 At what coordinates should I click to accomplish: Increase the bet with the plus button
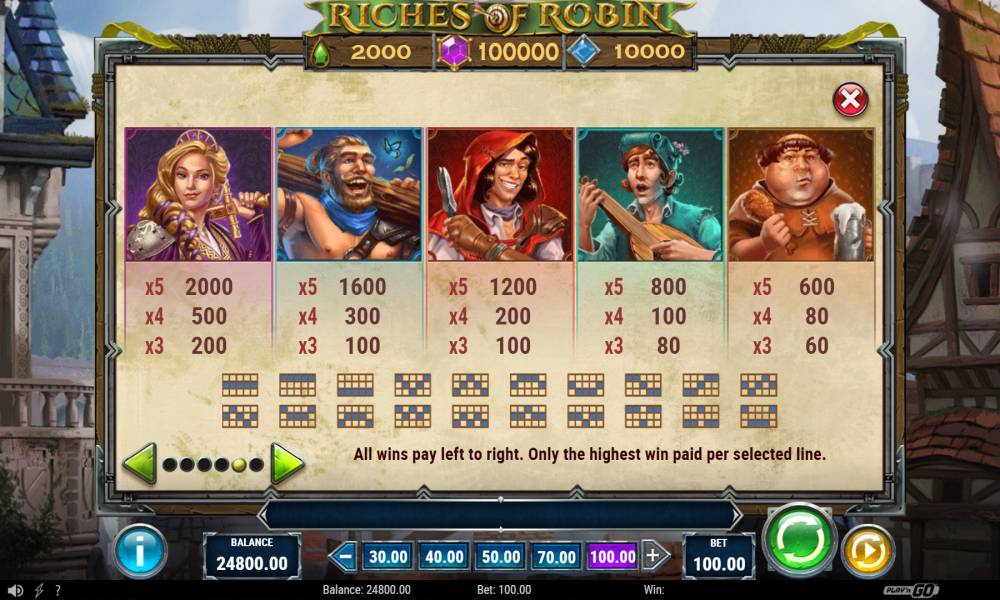(655, 556)
